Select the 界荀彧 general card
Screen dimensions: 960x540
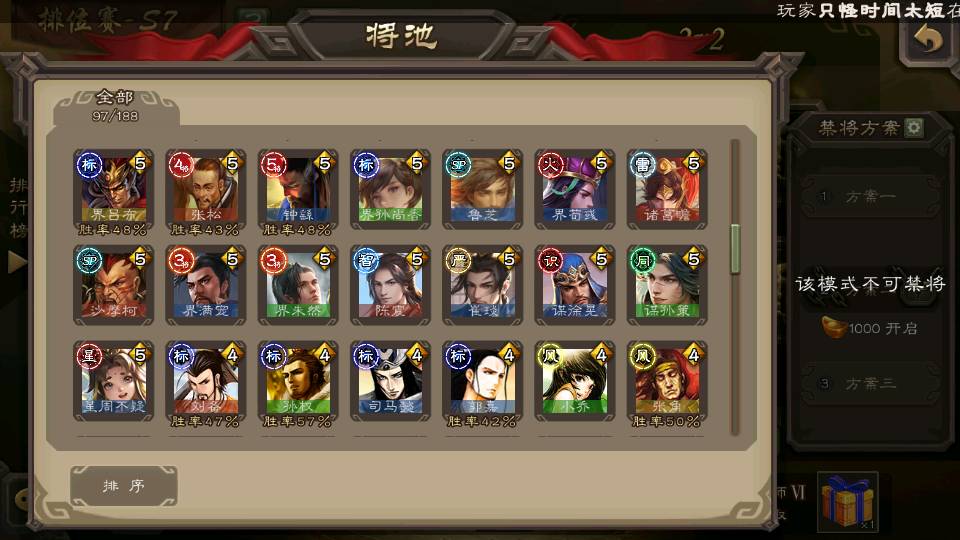pyautogui.click(x=574, y=189)
